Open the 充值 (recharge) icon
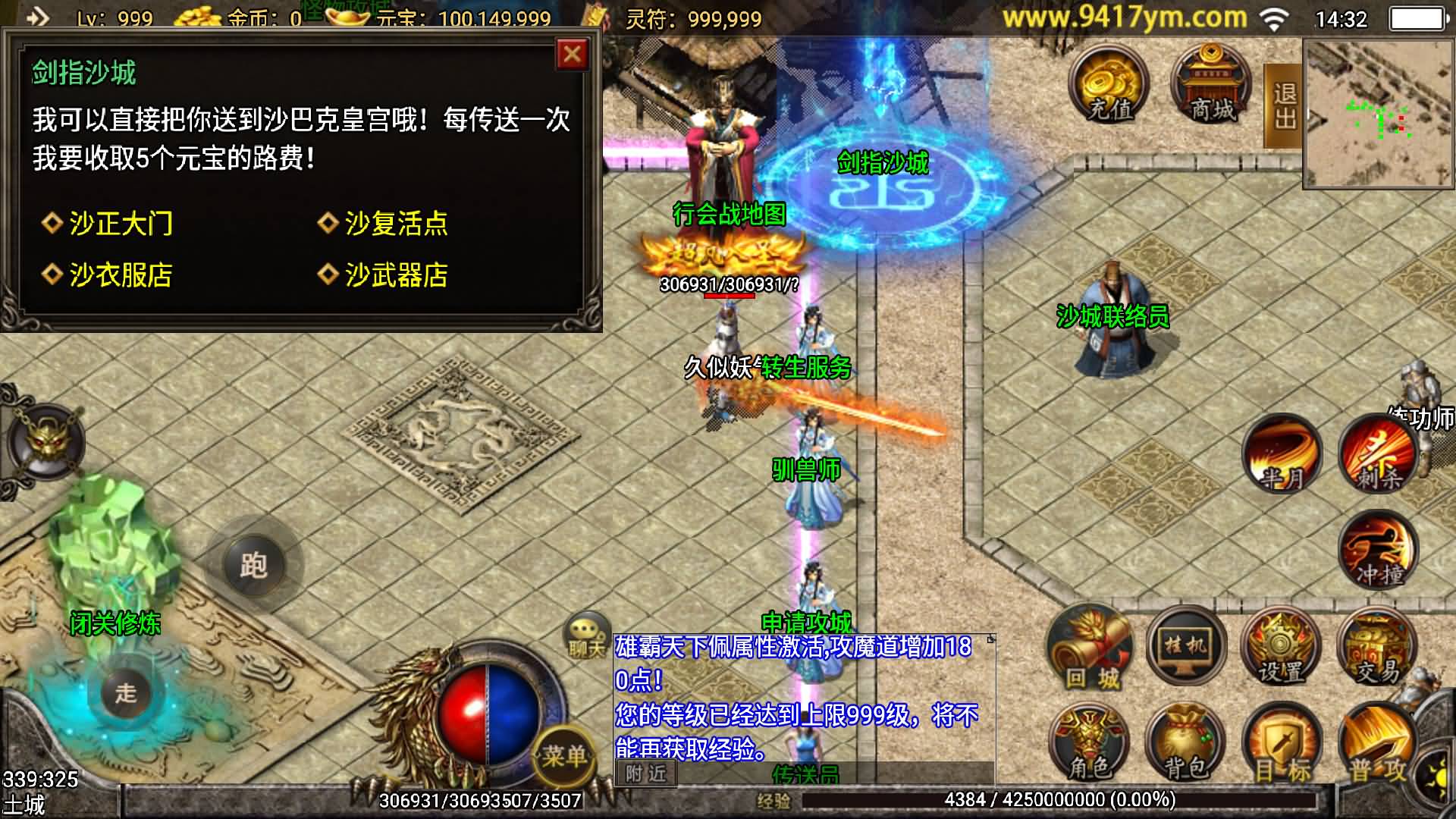 point(1109,87)
